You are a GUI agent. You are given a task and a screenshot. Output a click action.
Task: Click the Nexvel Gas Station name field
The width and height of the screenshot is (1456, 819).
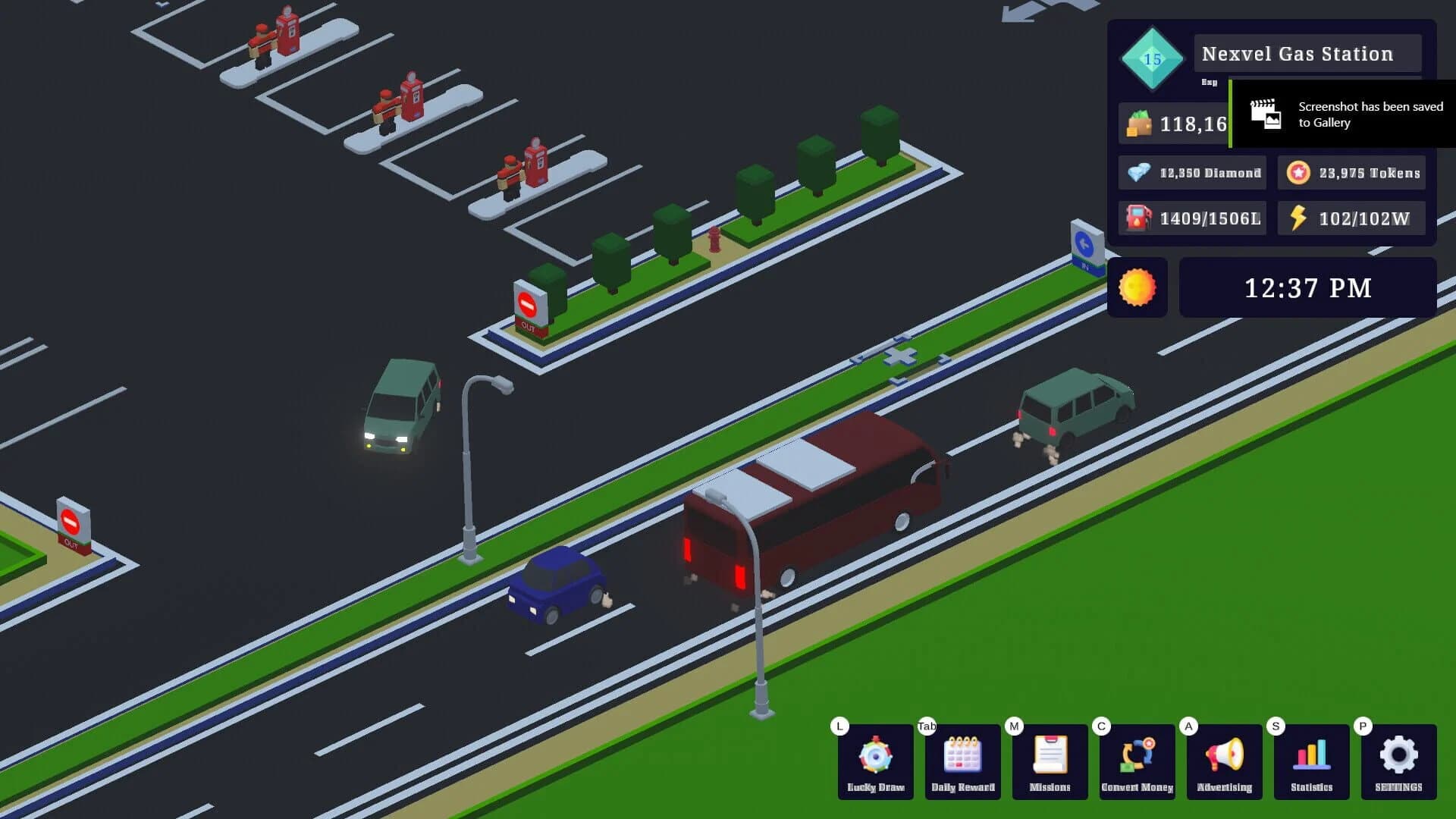(1307, 53)
